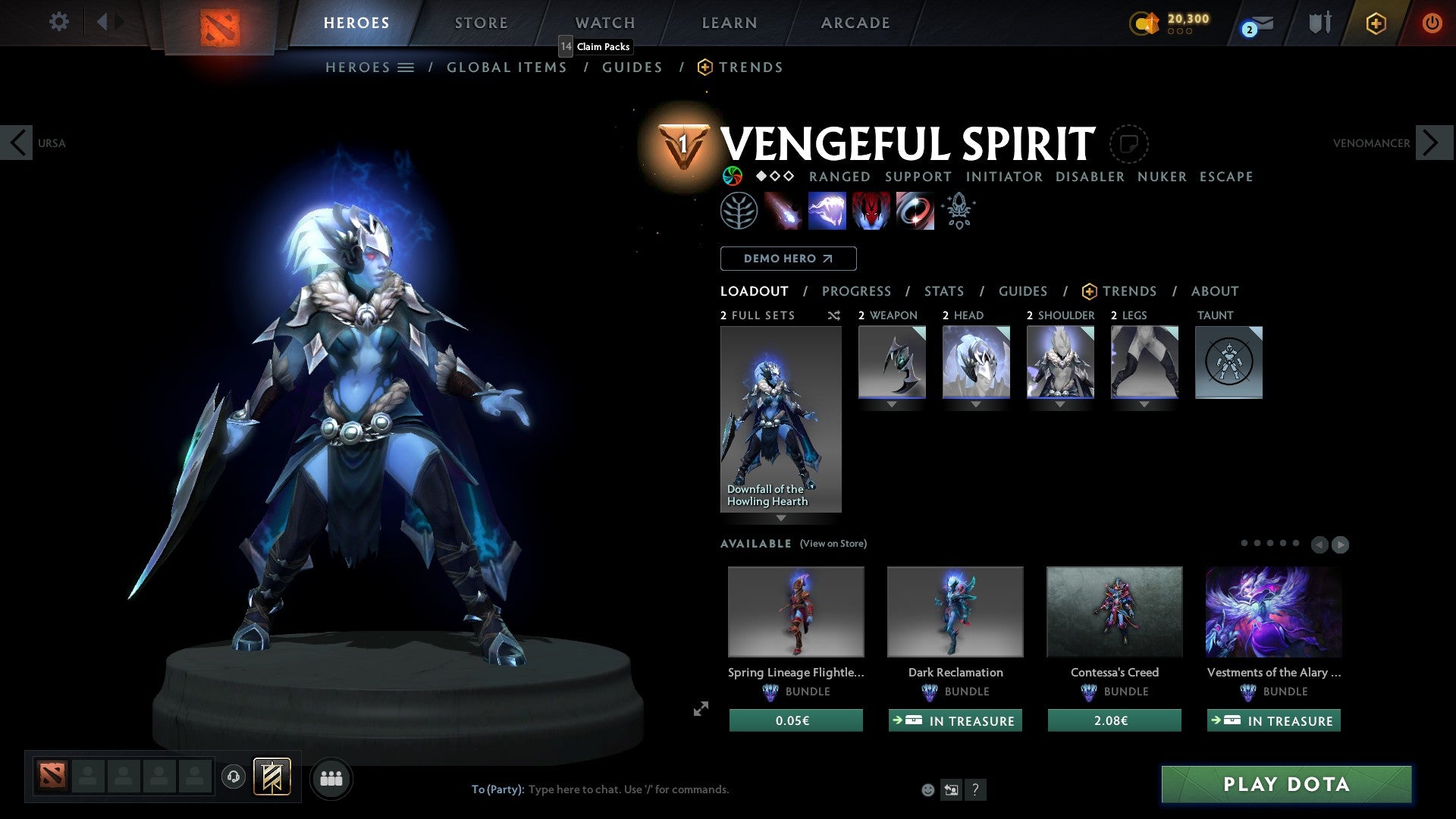
Task: Toggle voice chat headset icon
Action: 233,778
